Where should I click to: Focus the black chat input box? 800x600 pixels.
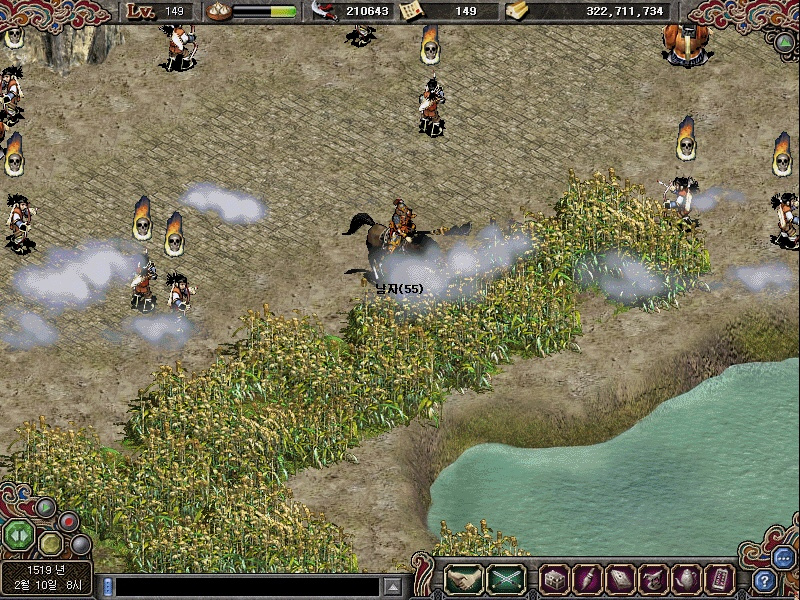tap(247, 586)
